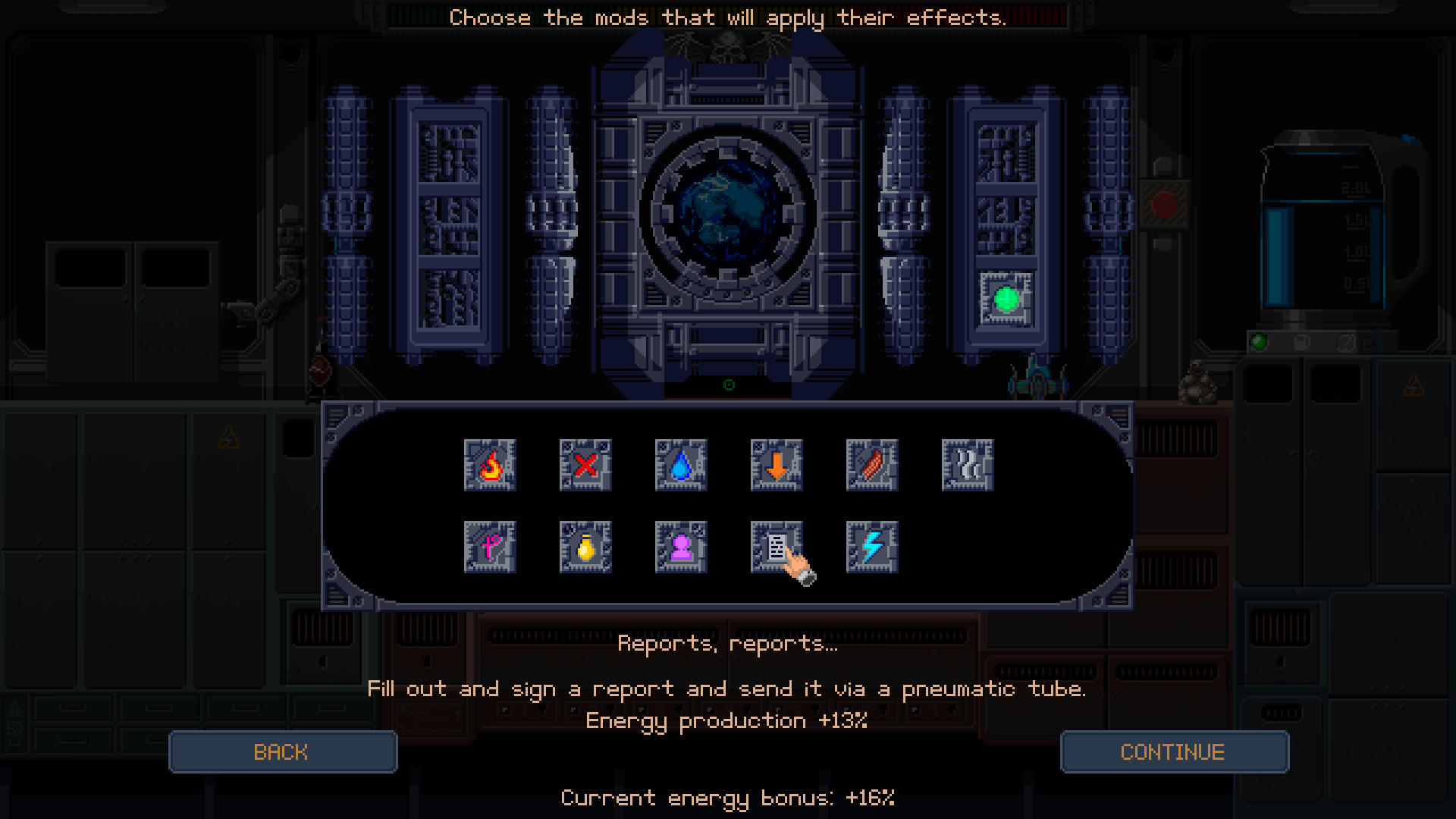Viewport: 1456px width, 819px height.
Task: Select the bacon strip mod icon
Action: [872, 466]
